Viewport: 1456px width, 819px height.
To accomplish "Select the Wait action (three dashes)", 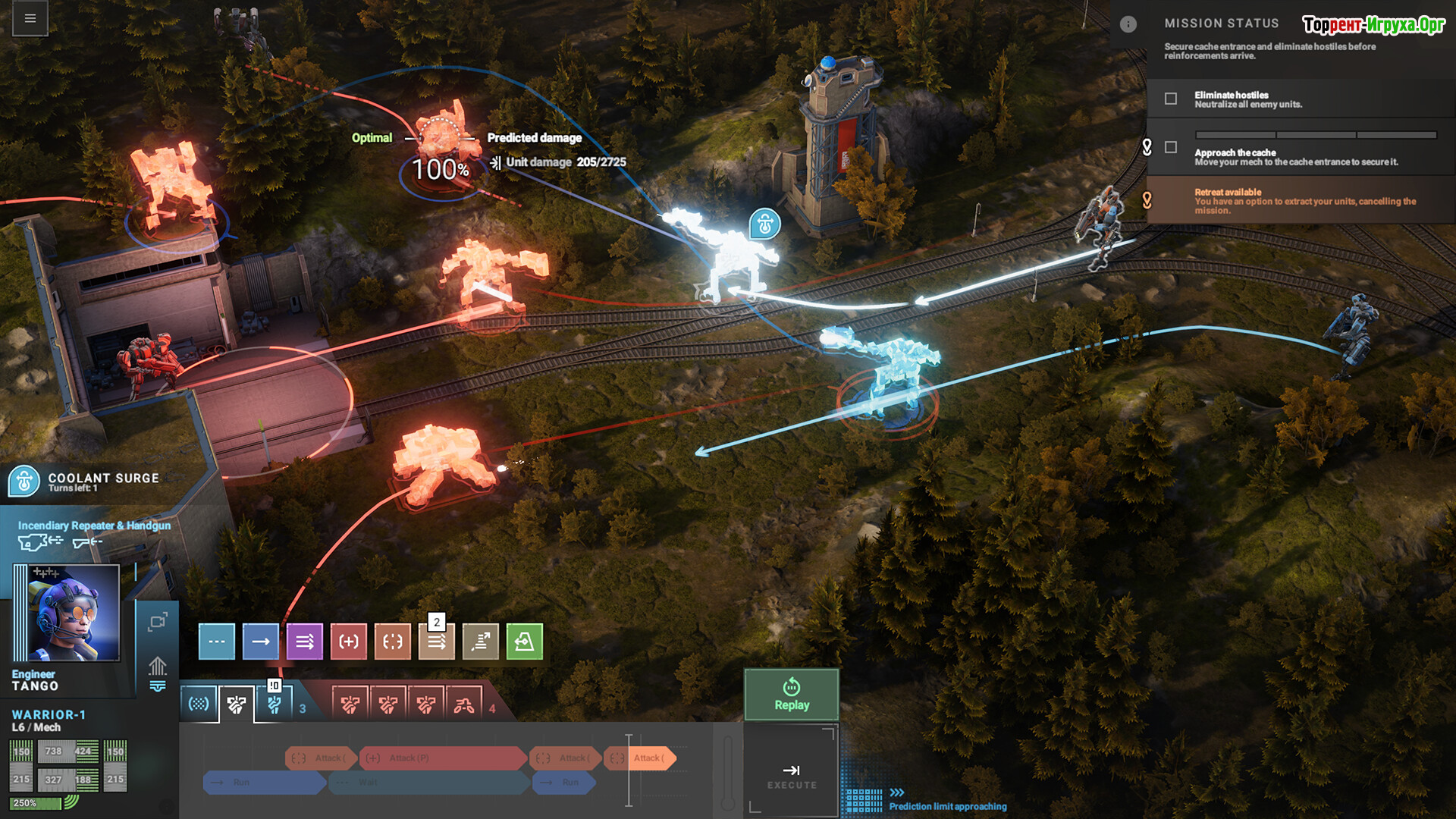I will click(x=217, y=642).
